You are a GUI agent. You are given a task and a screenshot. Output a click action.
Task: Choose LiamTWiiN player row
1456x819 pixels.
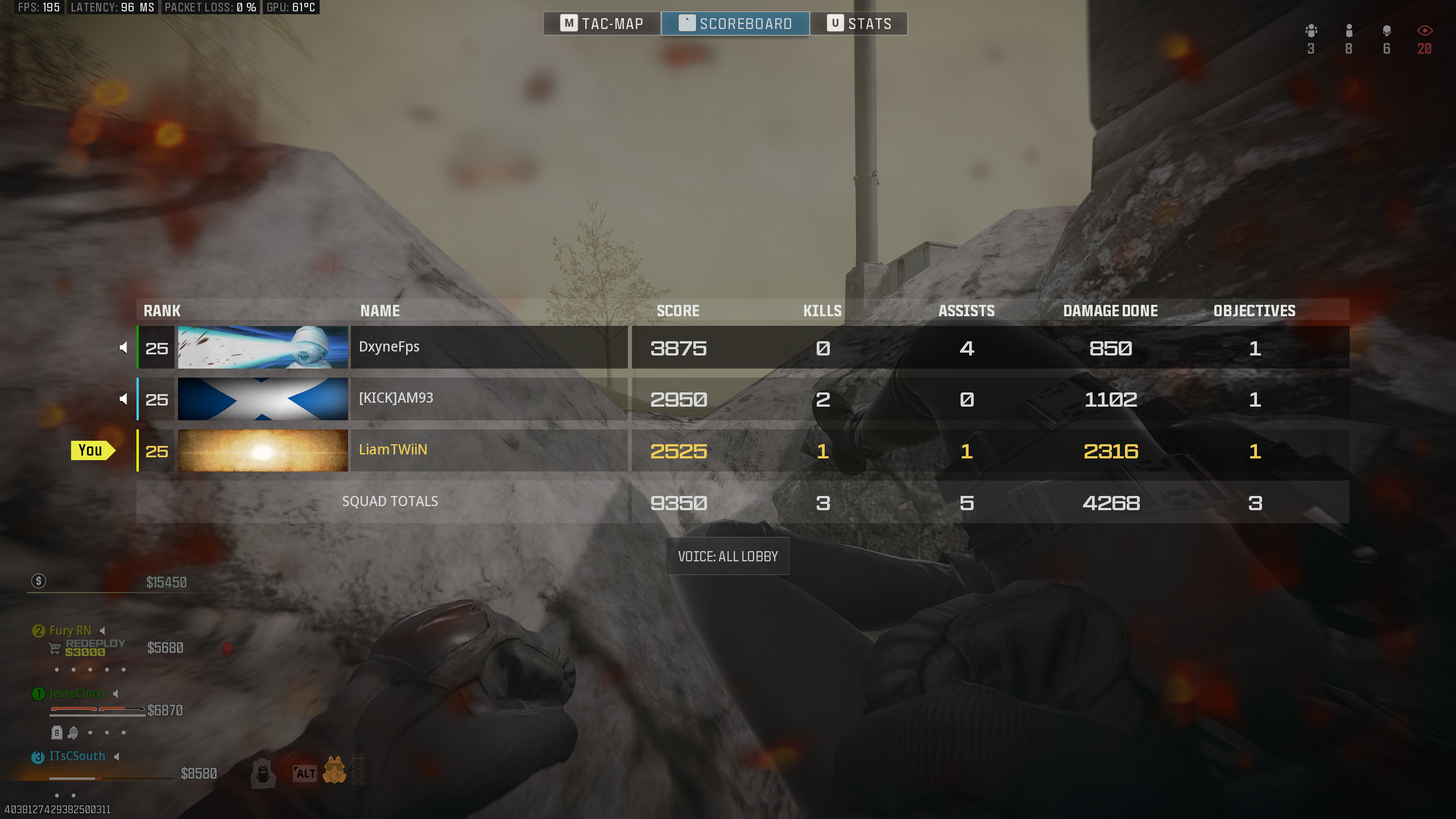click(x=489, y=450)
